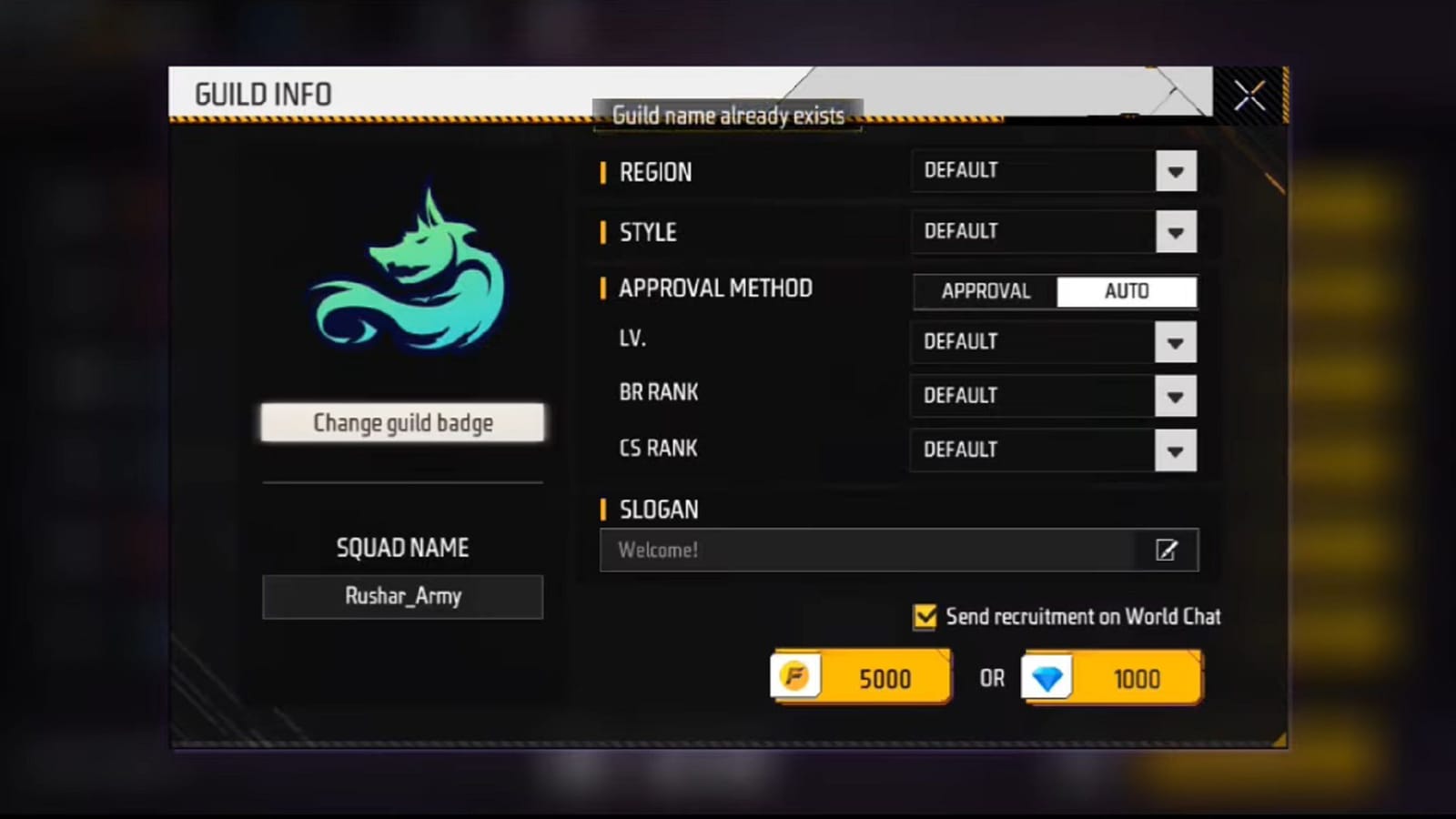This screenshot has height=819, width=1456.
Task: Click the BR Rank dropdown arrow icon
Action: pyautogui.click(x=1175, y=396)
